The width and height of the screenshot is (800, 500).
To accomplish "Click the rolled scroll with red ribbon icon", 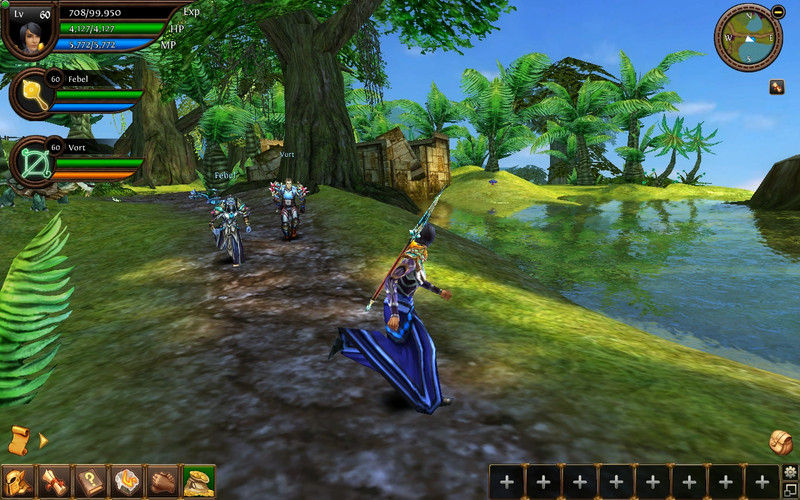I will [54, 482].
